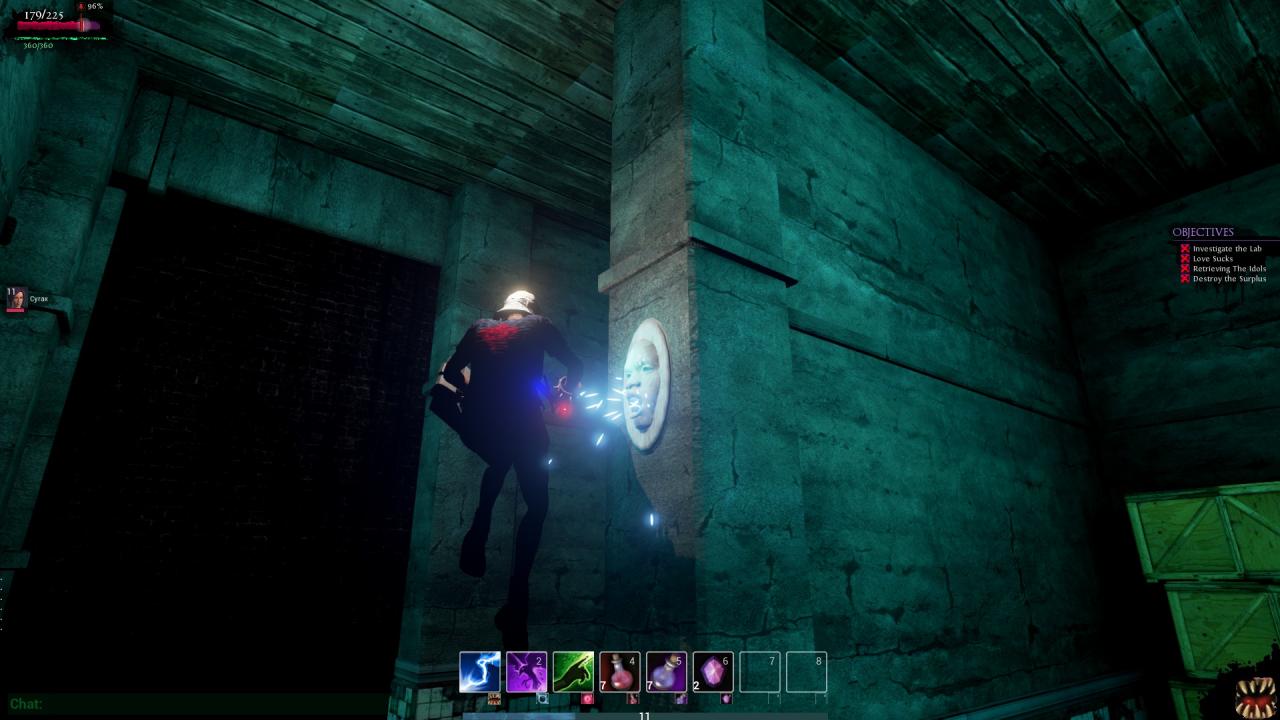Pick the Destroy the Surplus objective
Screen dimensions: 1280x720
point(1228,279)
